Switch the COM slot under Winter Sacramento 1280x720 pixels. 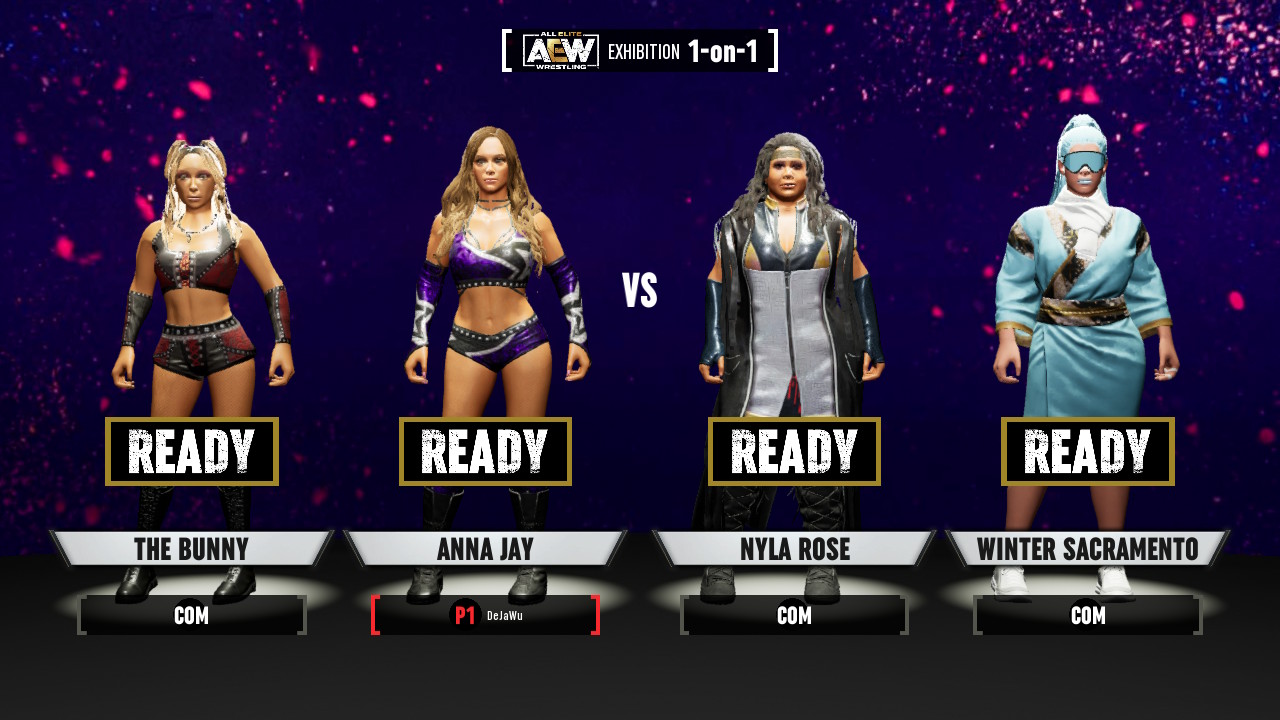click(x=1087, y=615)
